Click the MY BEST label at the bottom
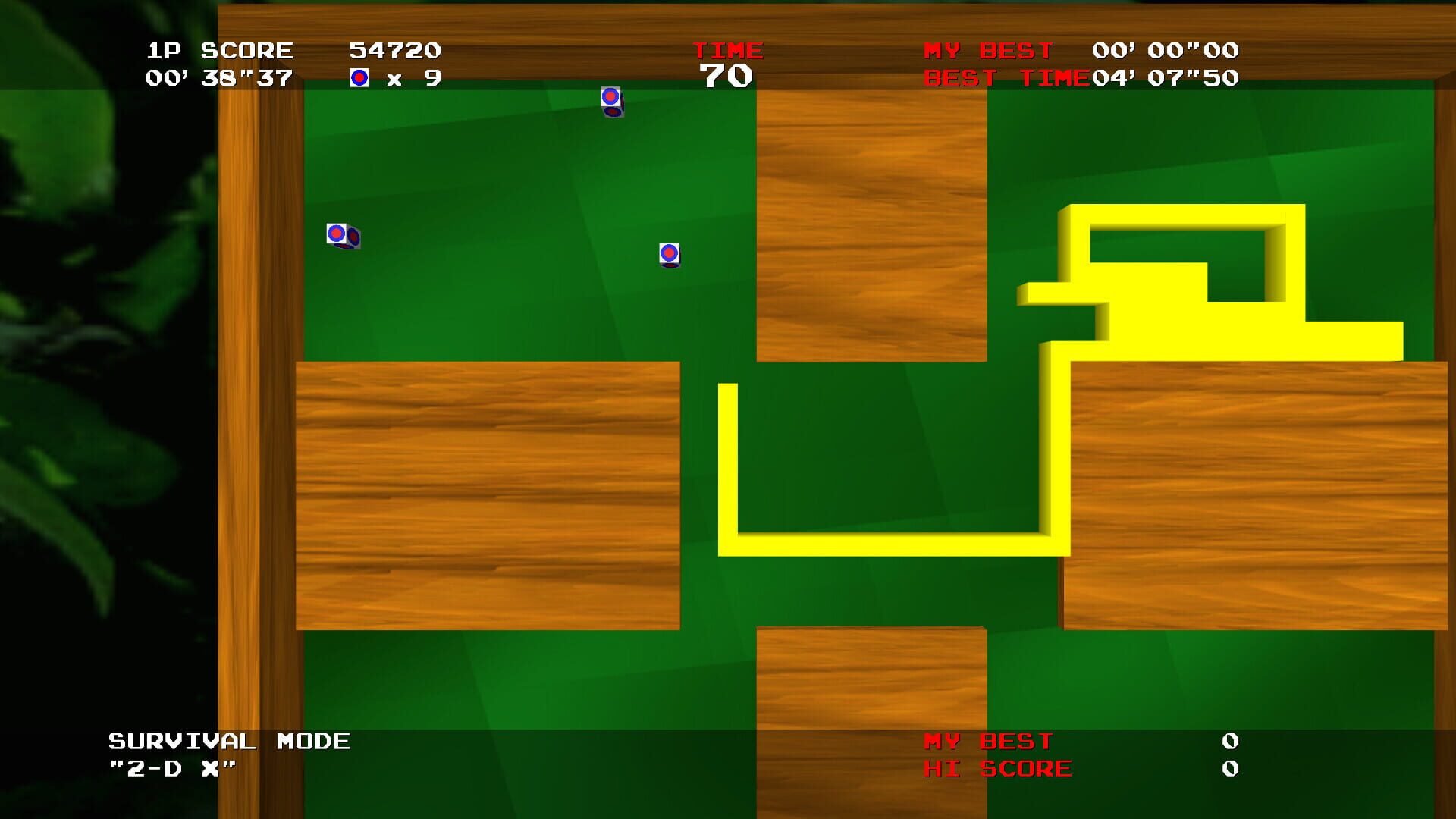This screenshot has height=819, width=1456. pos(986,739)
